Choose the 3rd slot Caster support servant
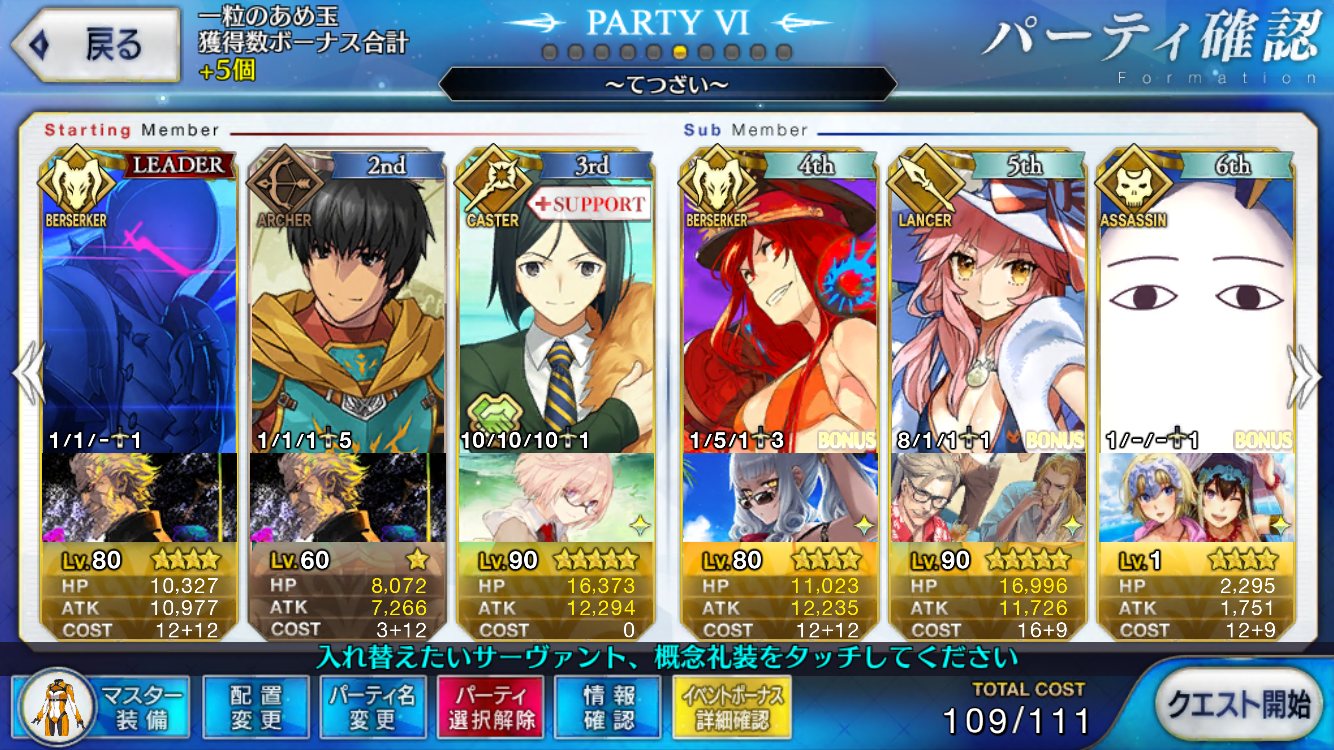 pyautogui.click(x=556, y=300)
